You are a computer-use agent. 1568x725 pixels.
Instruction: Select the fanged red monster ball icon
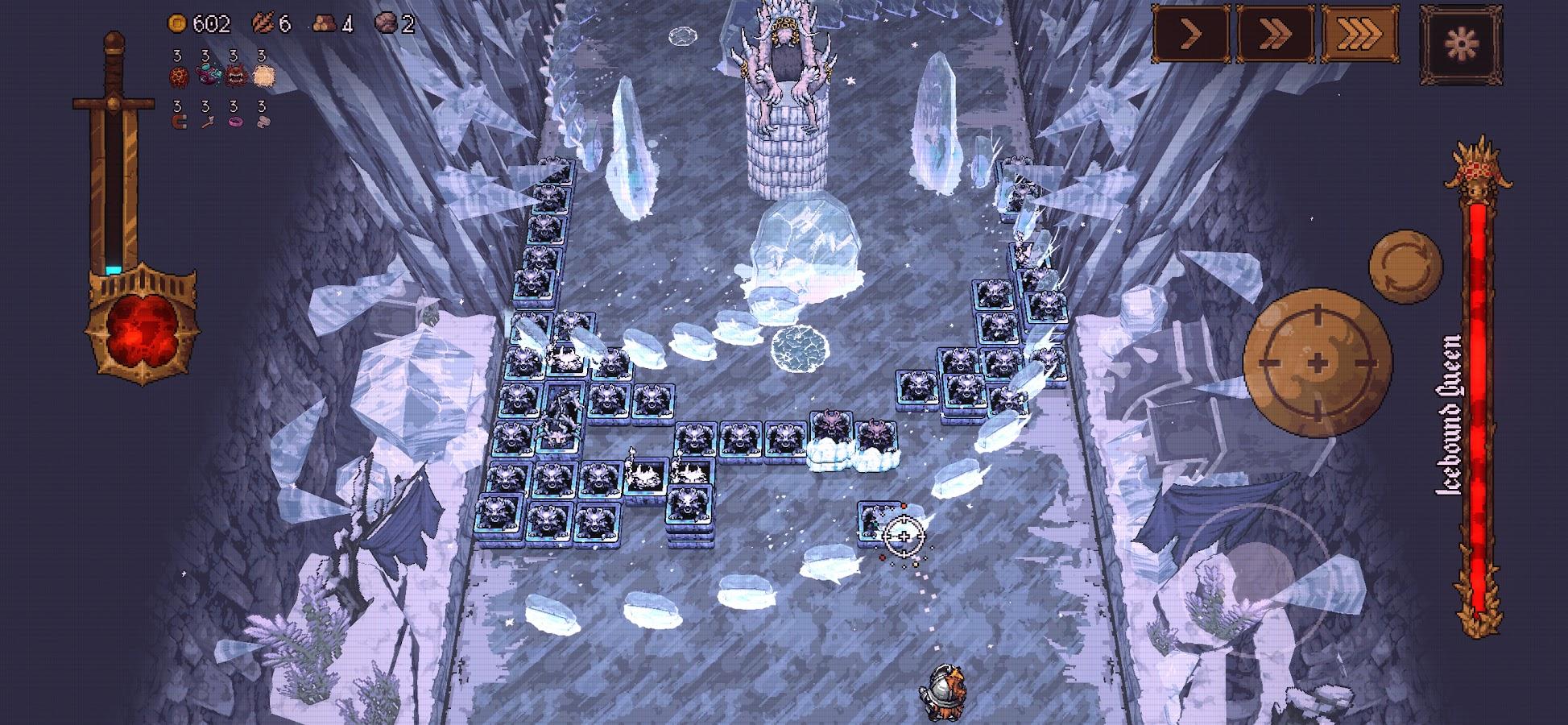point(234,77)
